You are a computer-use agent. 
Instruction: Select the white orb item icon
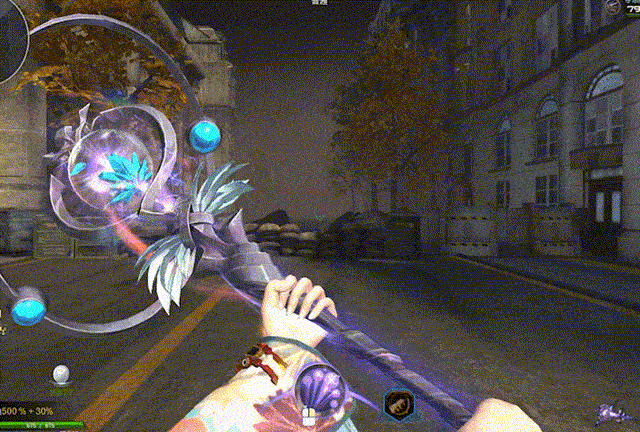pyautogui.click(x=62, y=375)
